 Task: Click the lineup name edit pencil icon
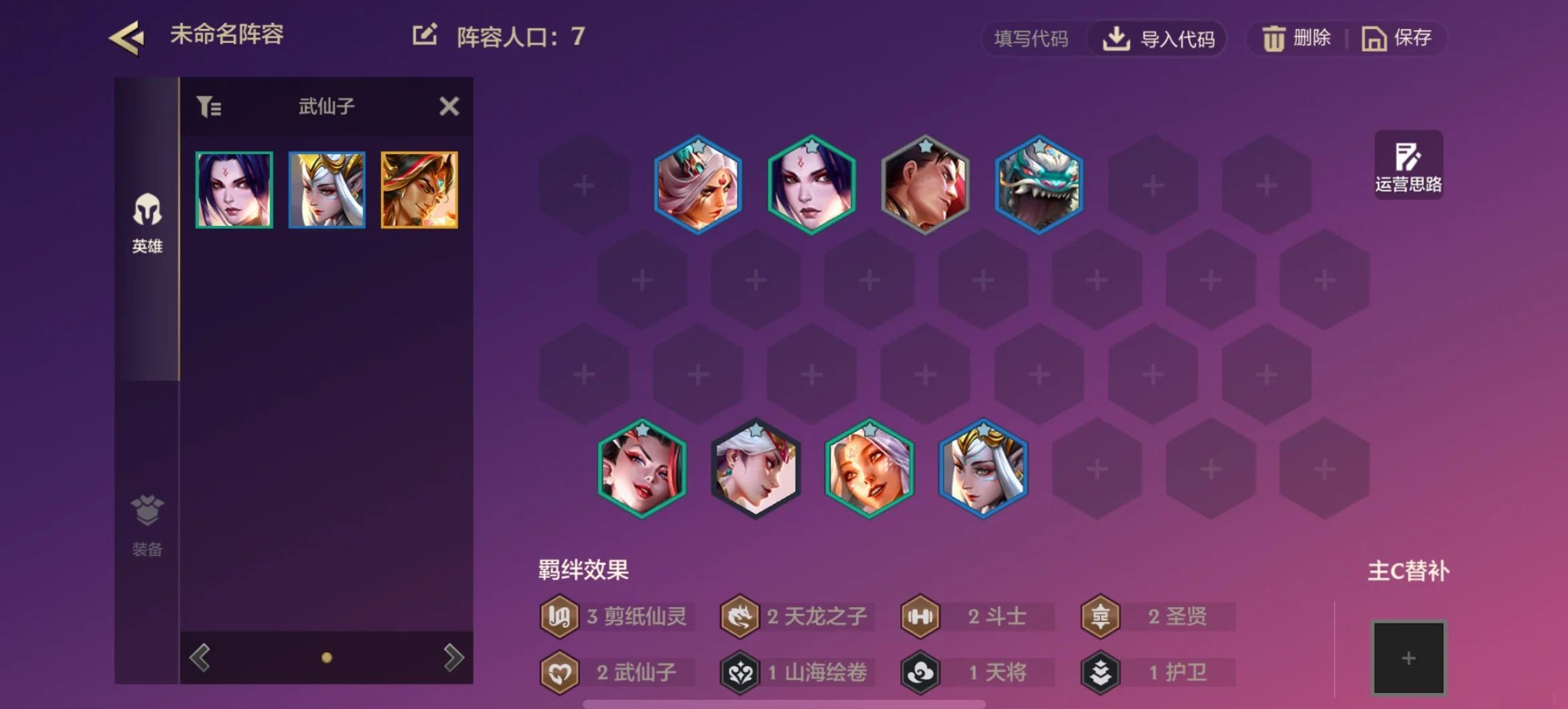click(x=425, y=34)
